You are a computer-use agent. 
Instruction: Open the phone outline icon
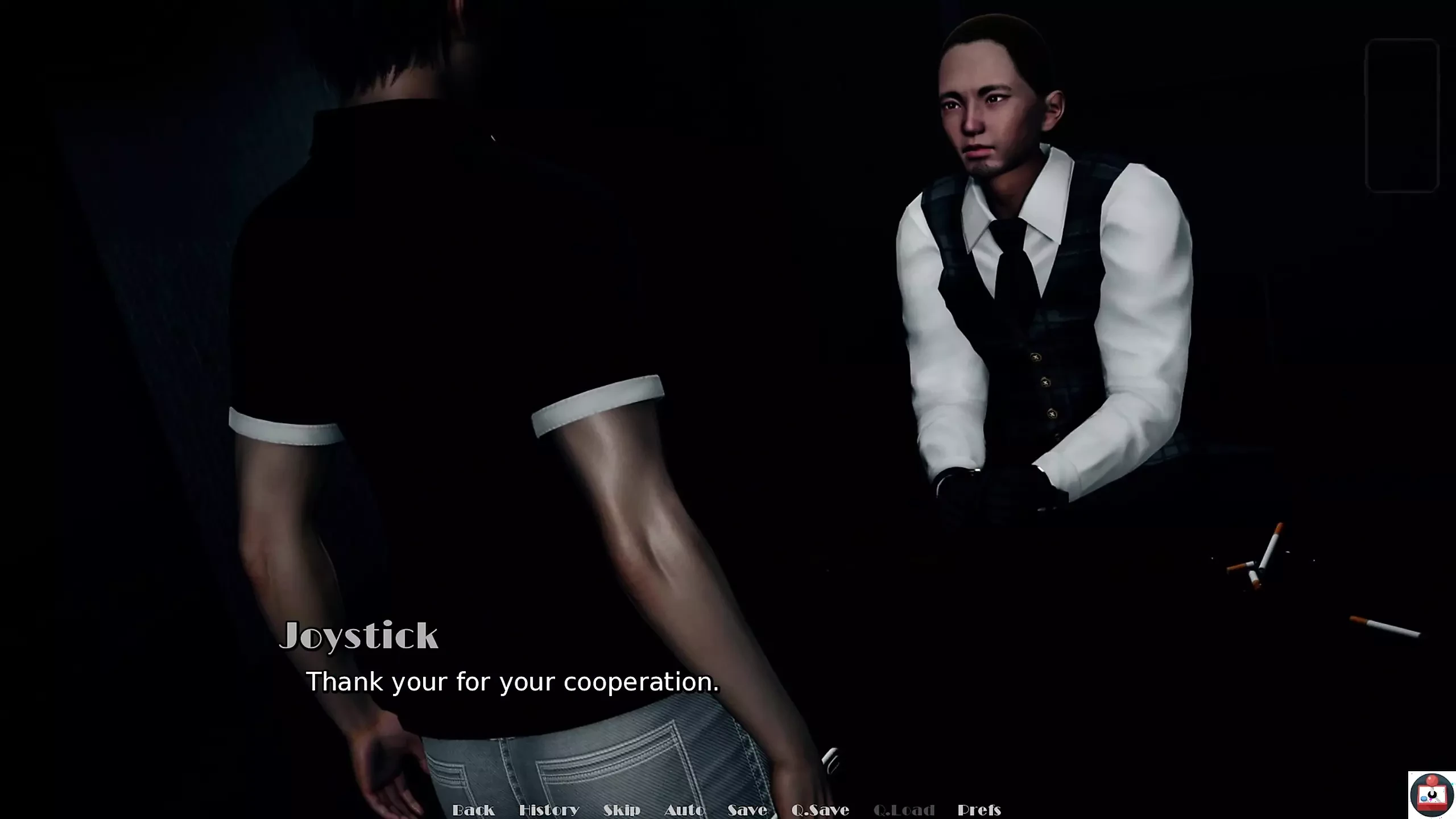tap(1402, 115)
